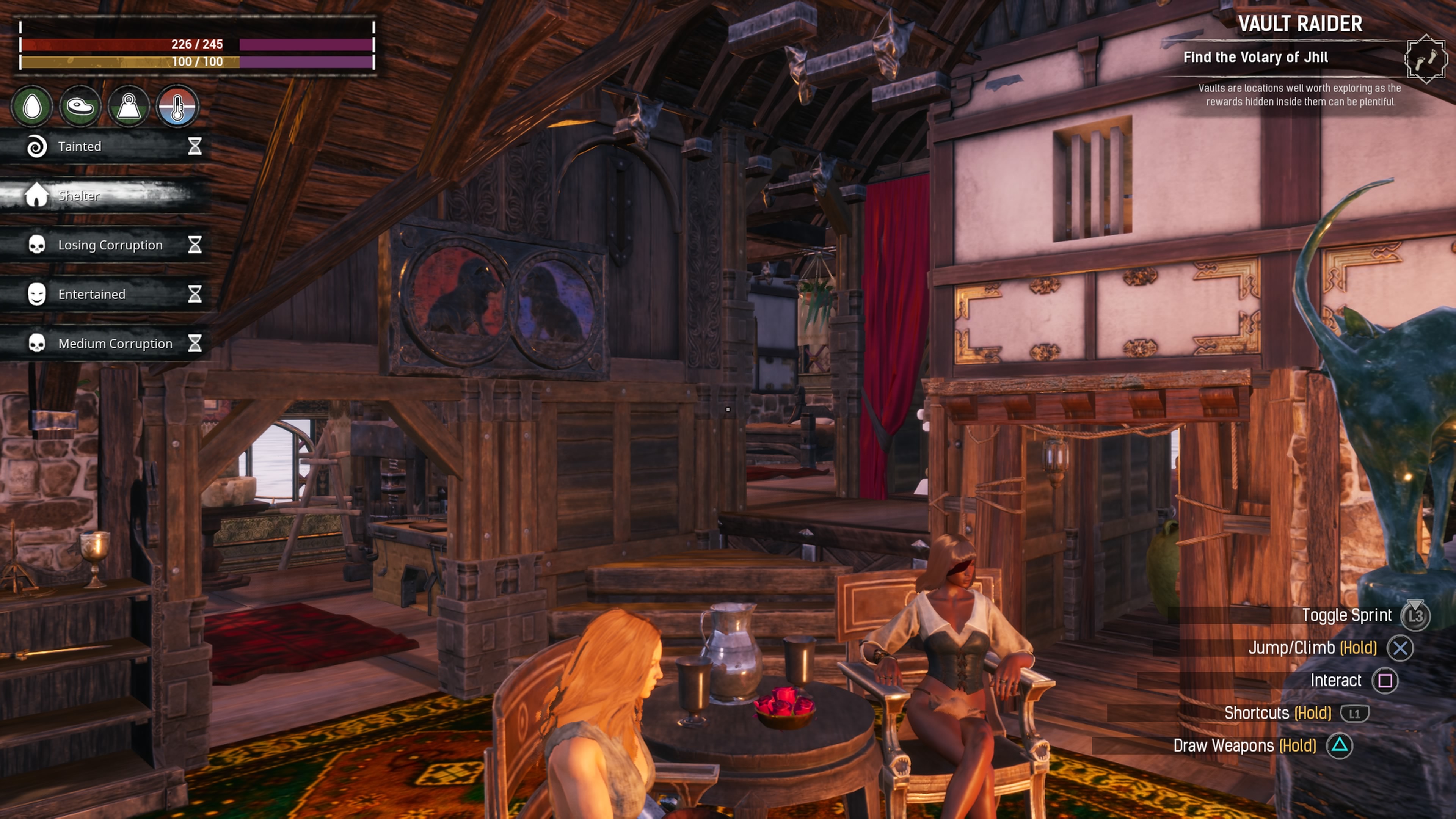Click the footprints journey step icon

point(1425,59)
